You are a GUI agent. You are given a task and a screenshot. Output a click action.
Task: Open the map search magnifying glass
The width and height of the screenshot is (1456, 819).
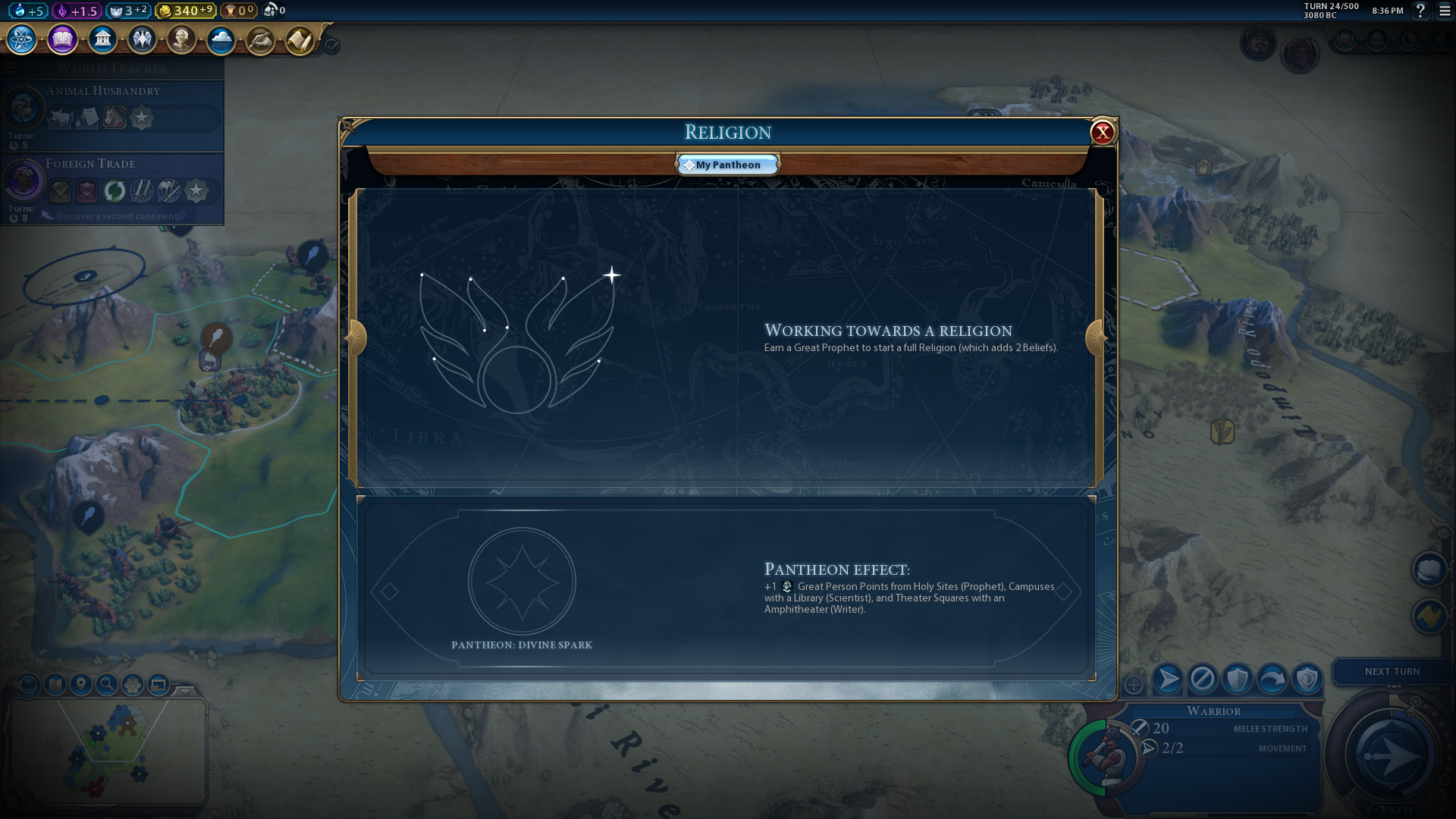coord(107,686)
